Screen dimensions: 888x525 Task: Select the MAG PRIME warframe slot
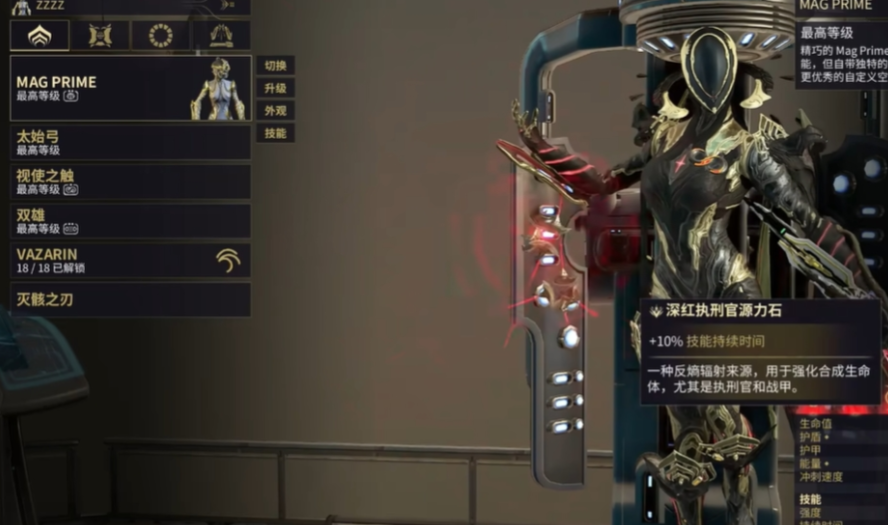coord(130,88)
